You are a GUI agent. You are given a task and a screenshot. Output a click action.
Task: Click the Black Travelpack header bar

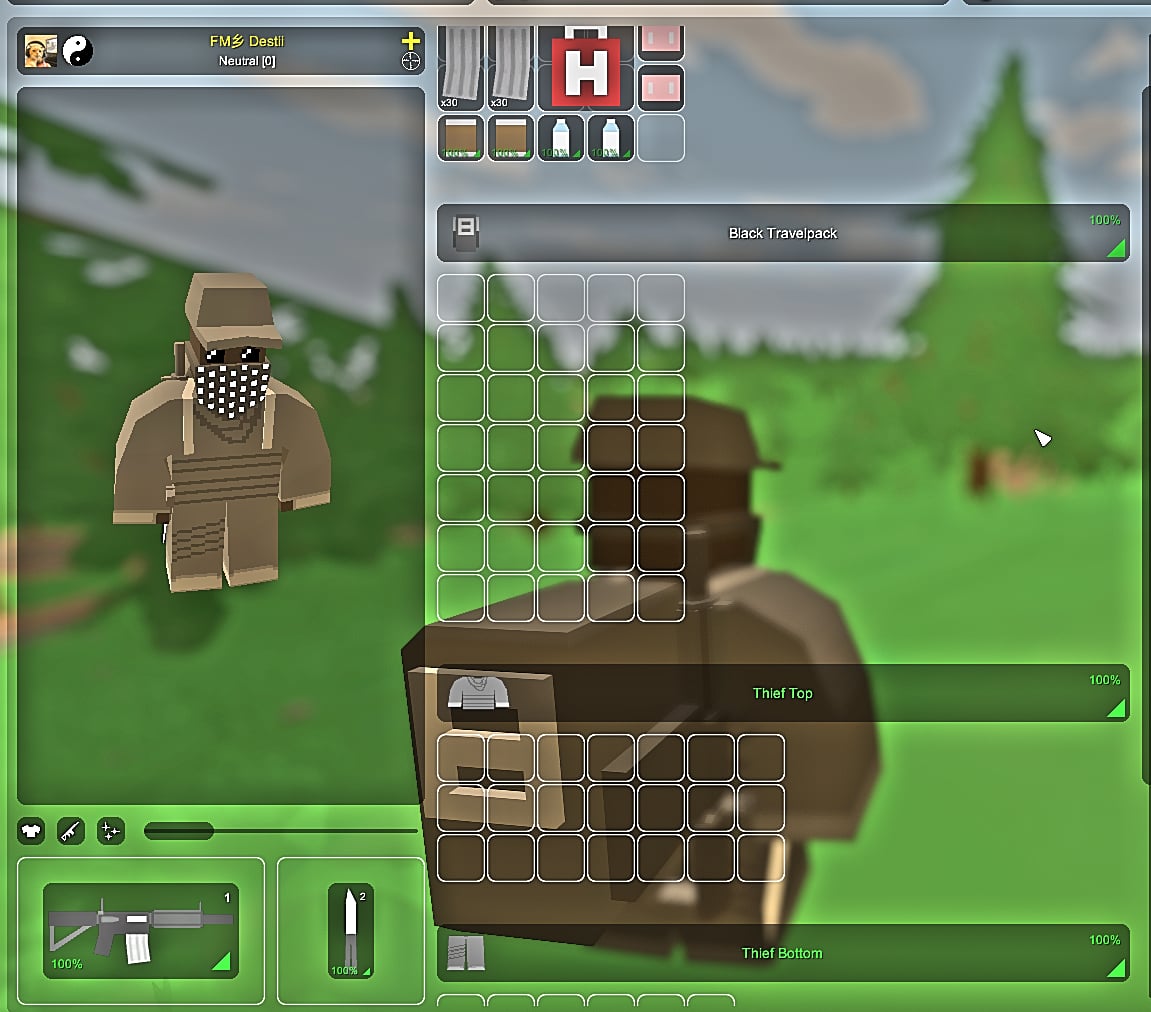(x=782, y=233)
